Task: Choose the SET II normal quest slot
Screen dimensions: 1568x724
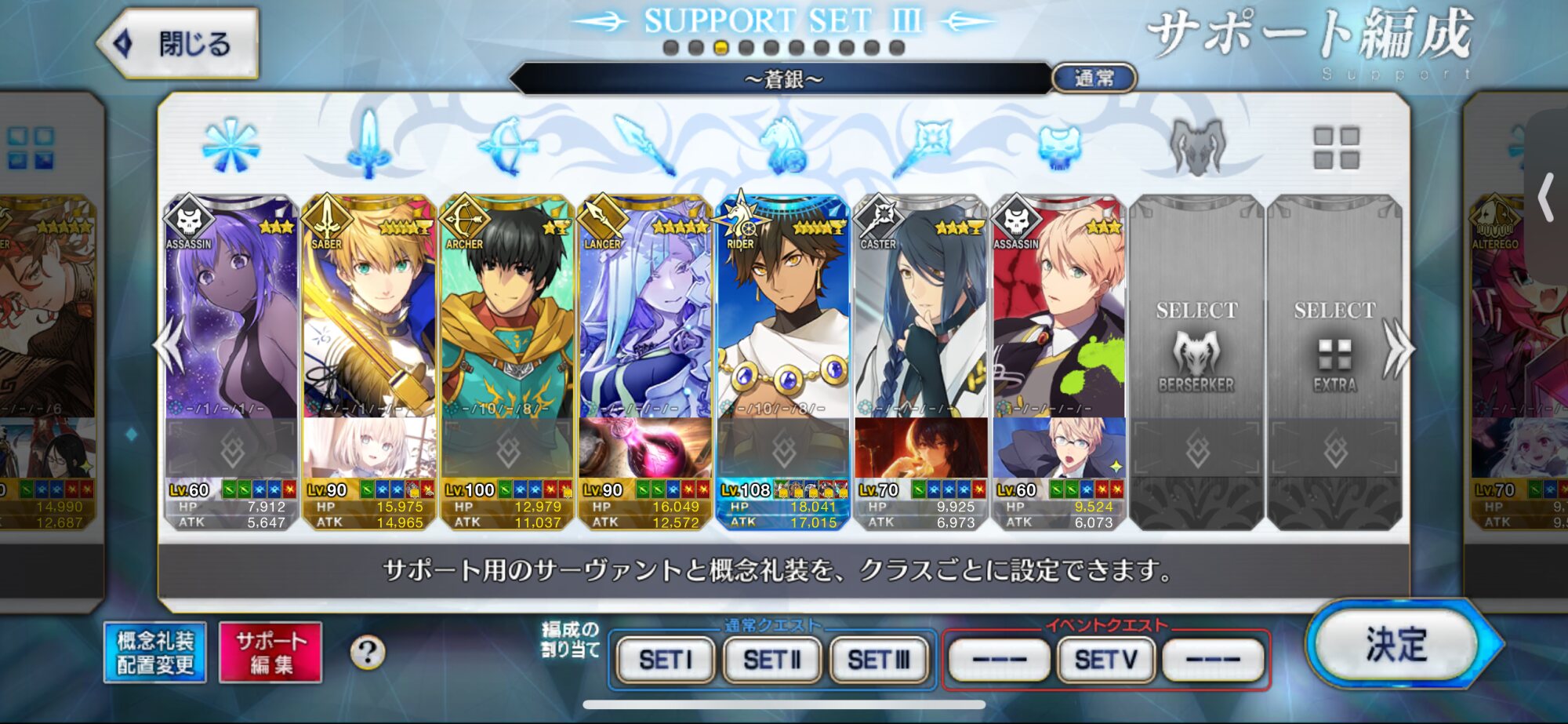Action: click(771, 660)
